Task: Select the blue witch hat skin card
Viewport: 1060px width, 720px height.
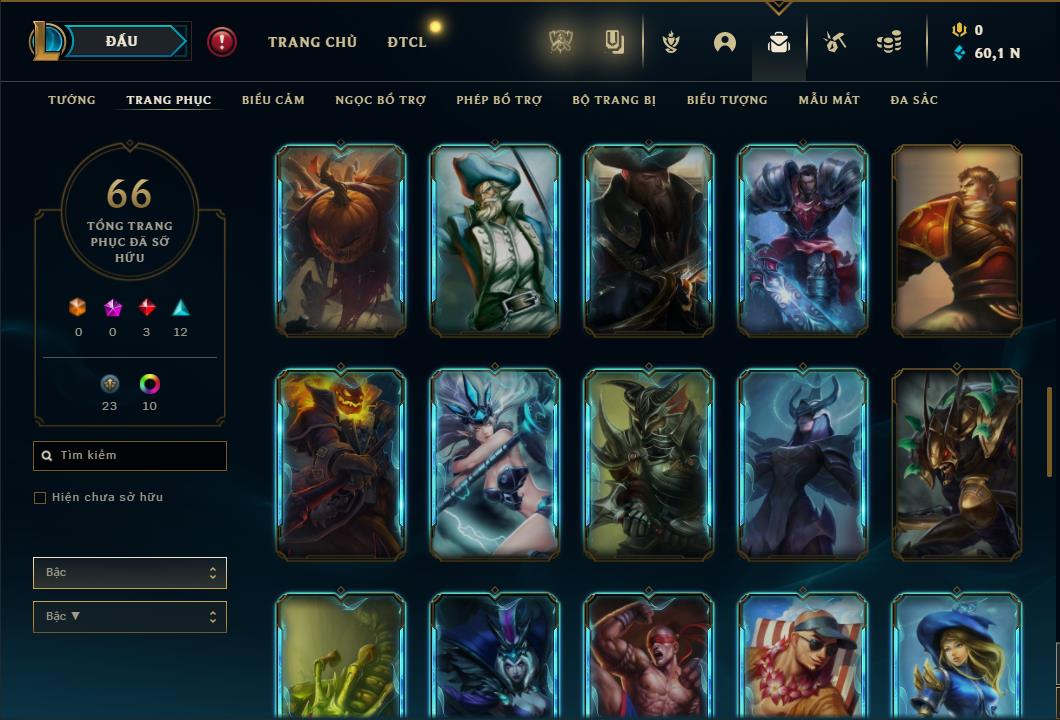Action: click(x=956, y=655)
